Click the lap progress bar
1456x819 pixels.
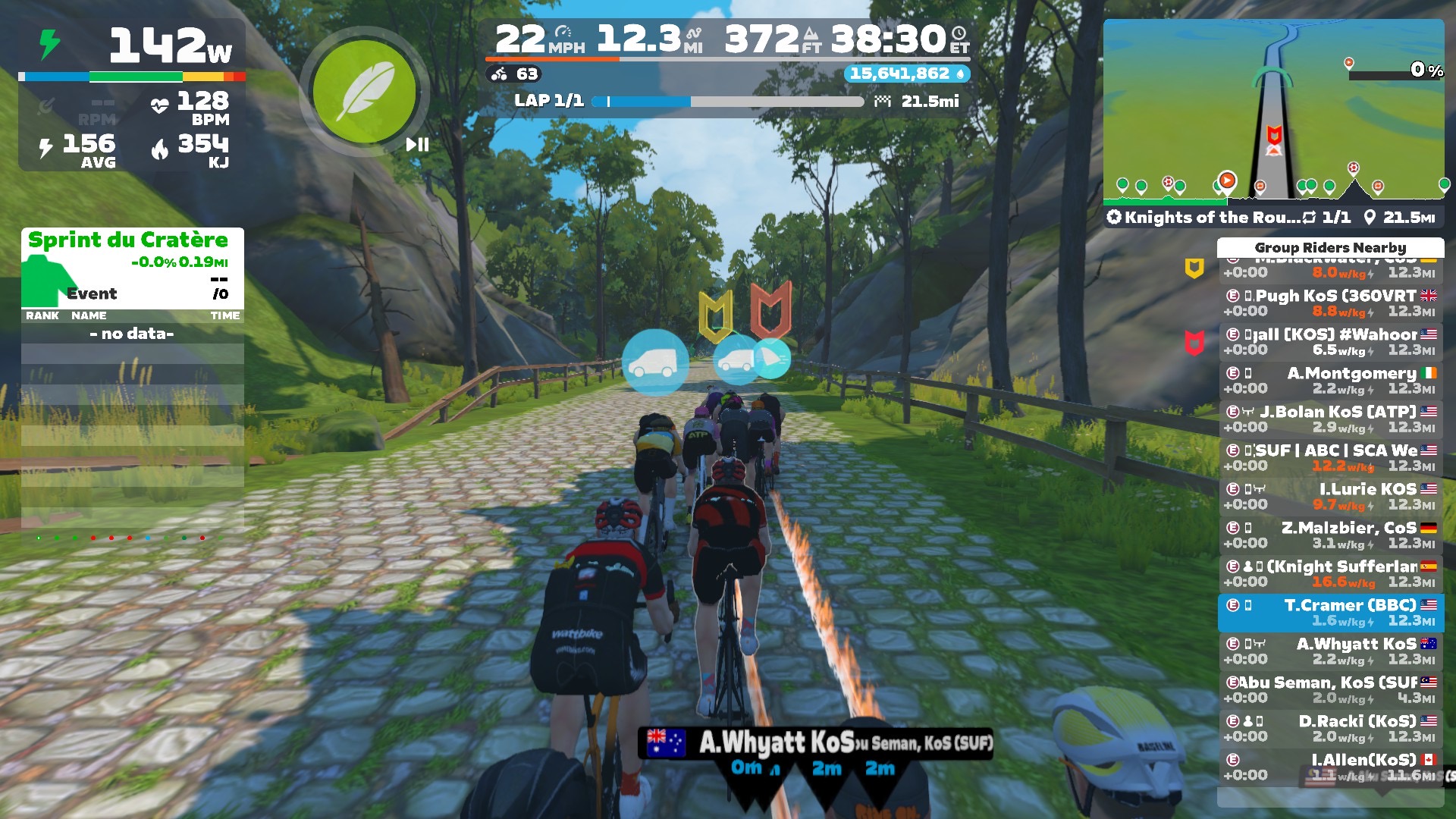[728, 101]
